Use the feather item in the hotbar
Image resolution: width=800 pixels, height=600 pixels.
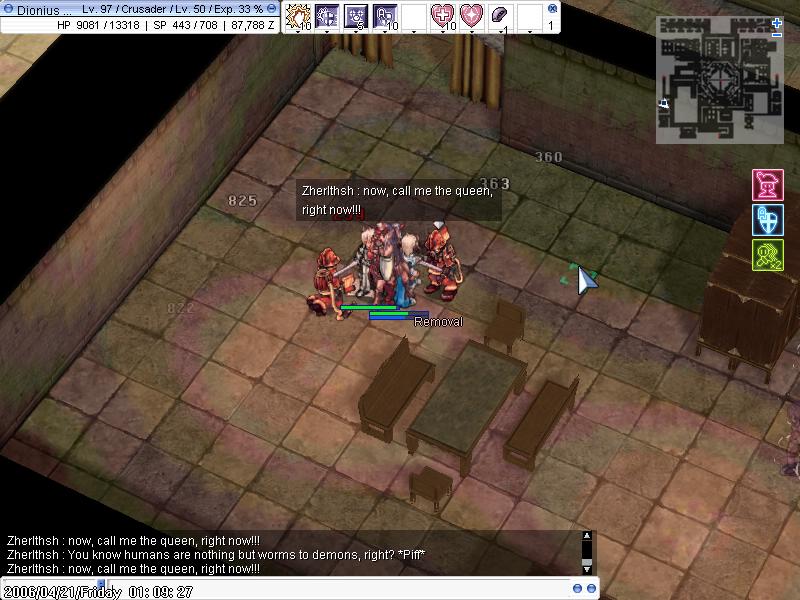501,16
